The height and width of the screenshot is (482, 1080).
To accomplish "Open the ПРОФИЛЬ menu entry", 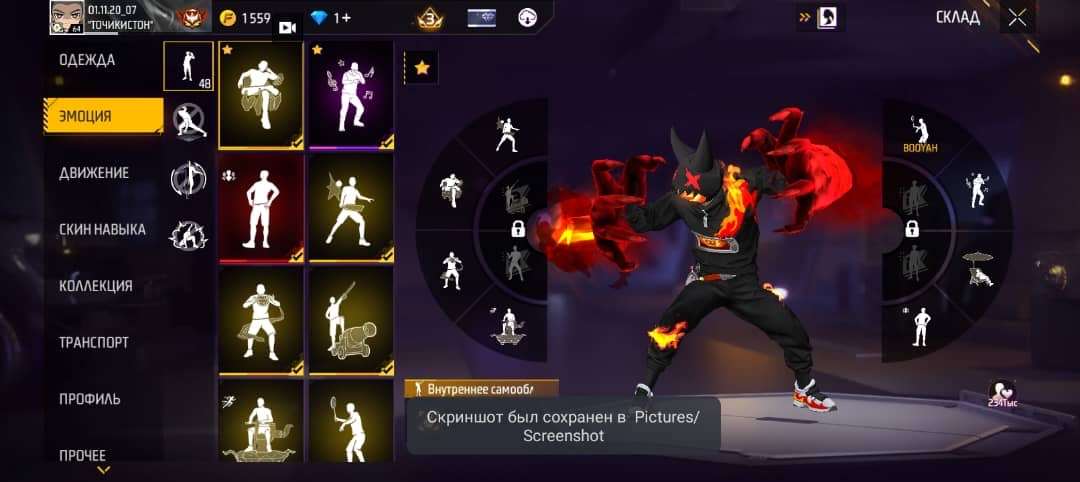I will [x=89, y=399].
